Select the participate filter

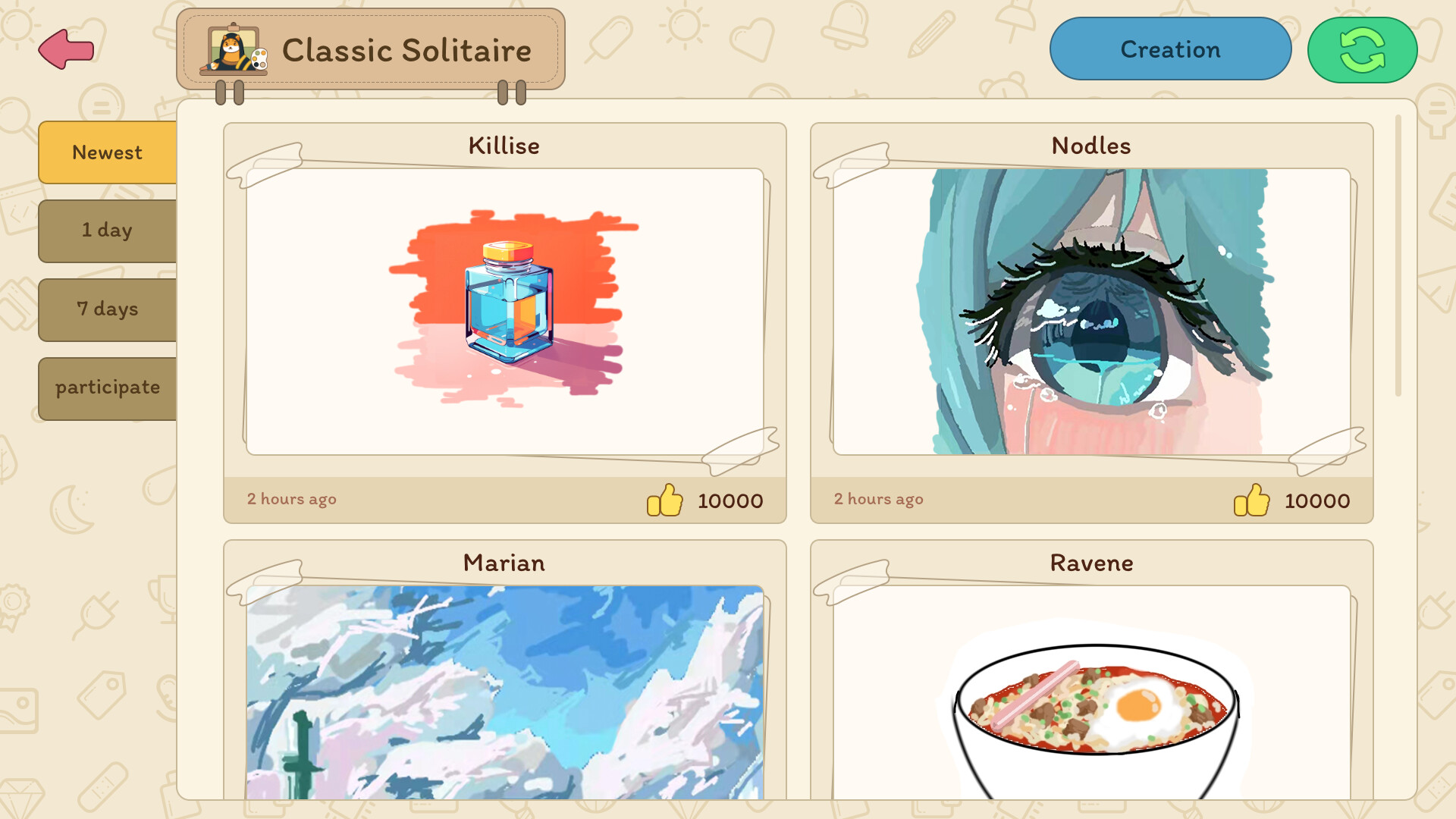[x=107, y=387]
